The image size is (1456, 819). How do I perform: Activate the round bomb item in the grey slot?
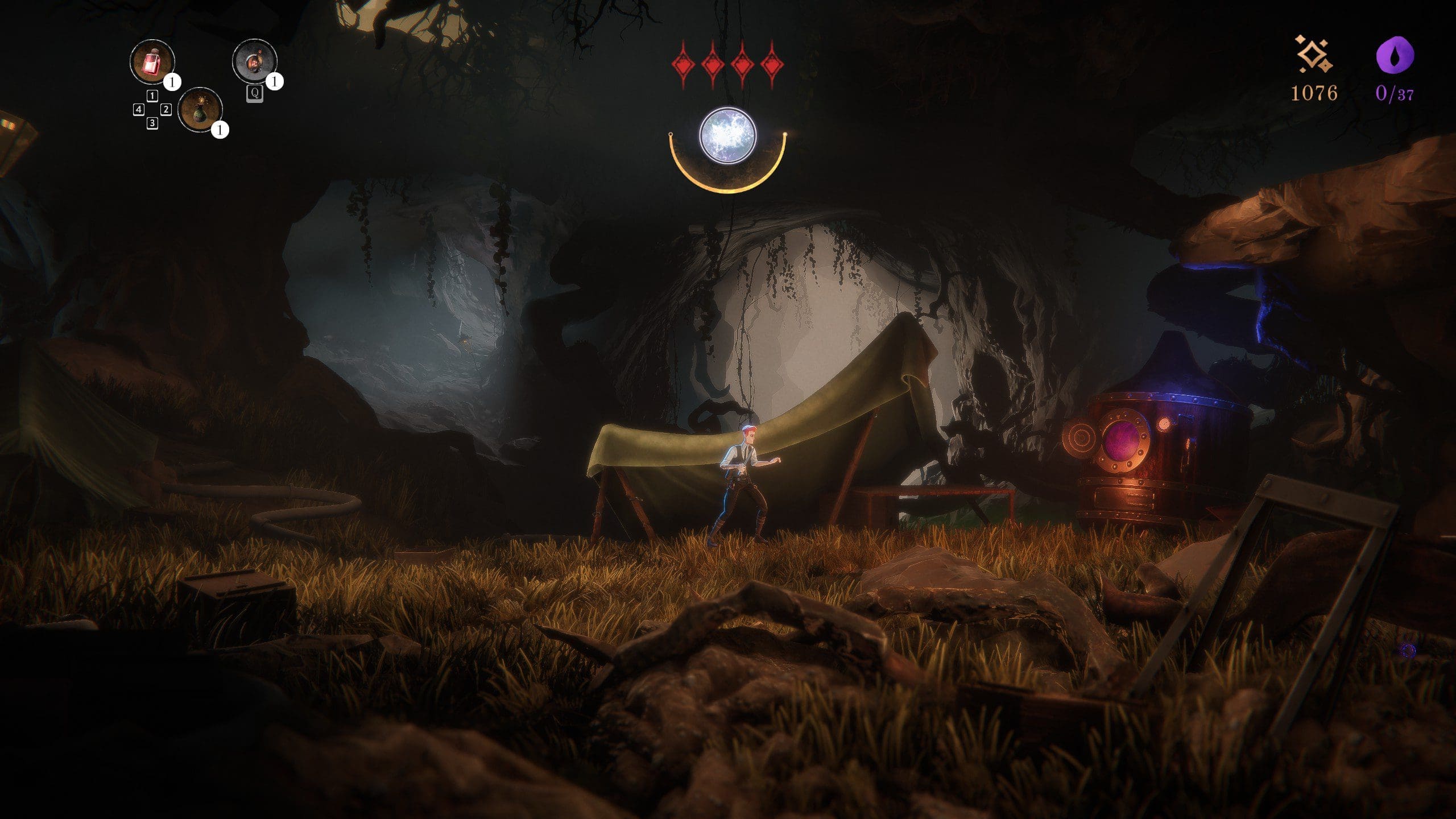[254, 61]
